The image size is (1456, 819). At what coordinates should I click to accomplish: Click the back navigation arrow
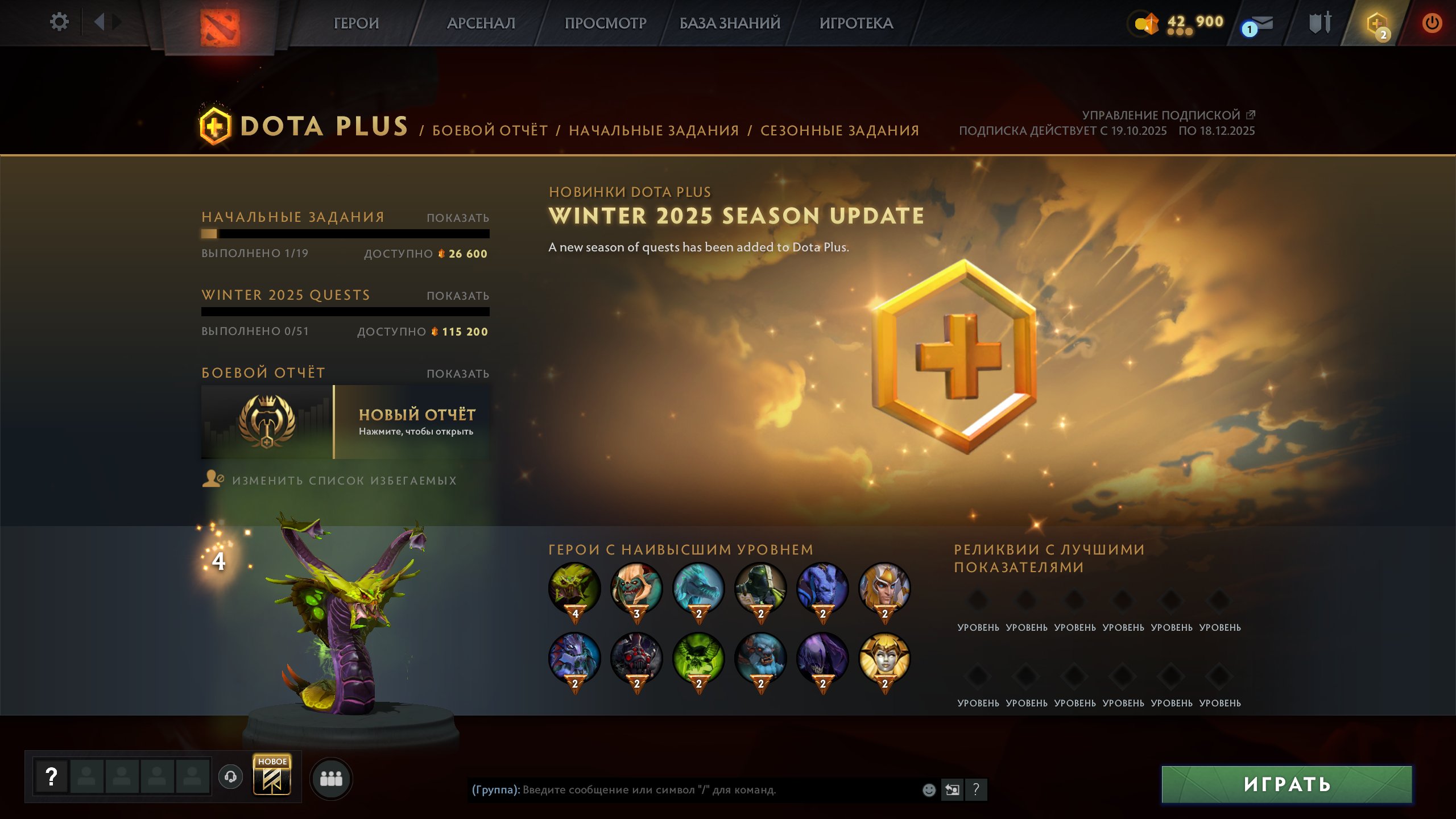[100, 22]
